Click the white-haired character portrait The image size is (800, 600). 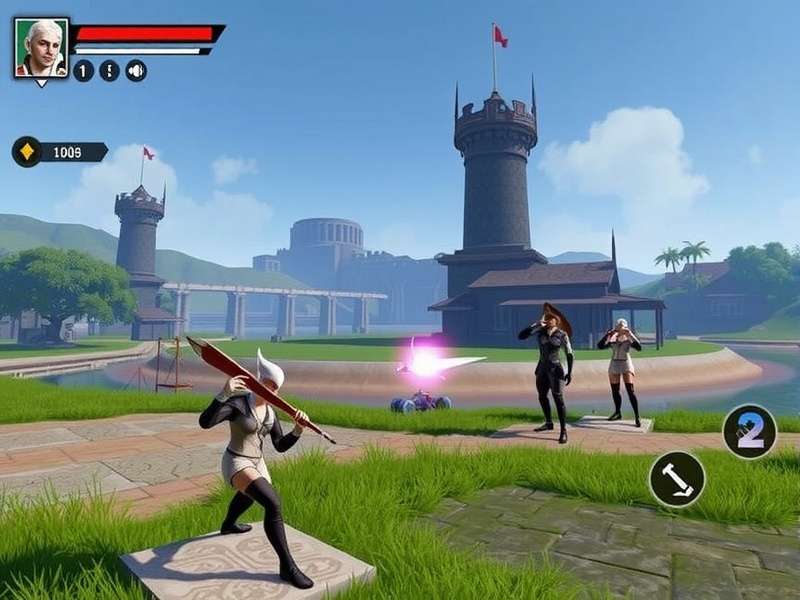[x=41, y=47]
